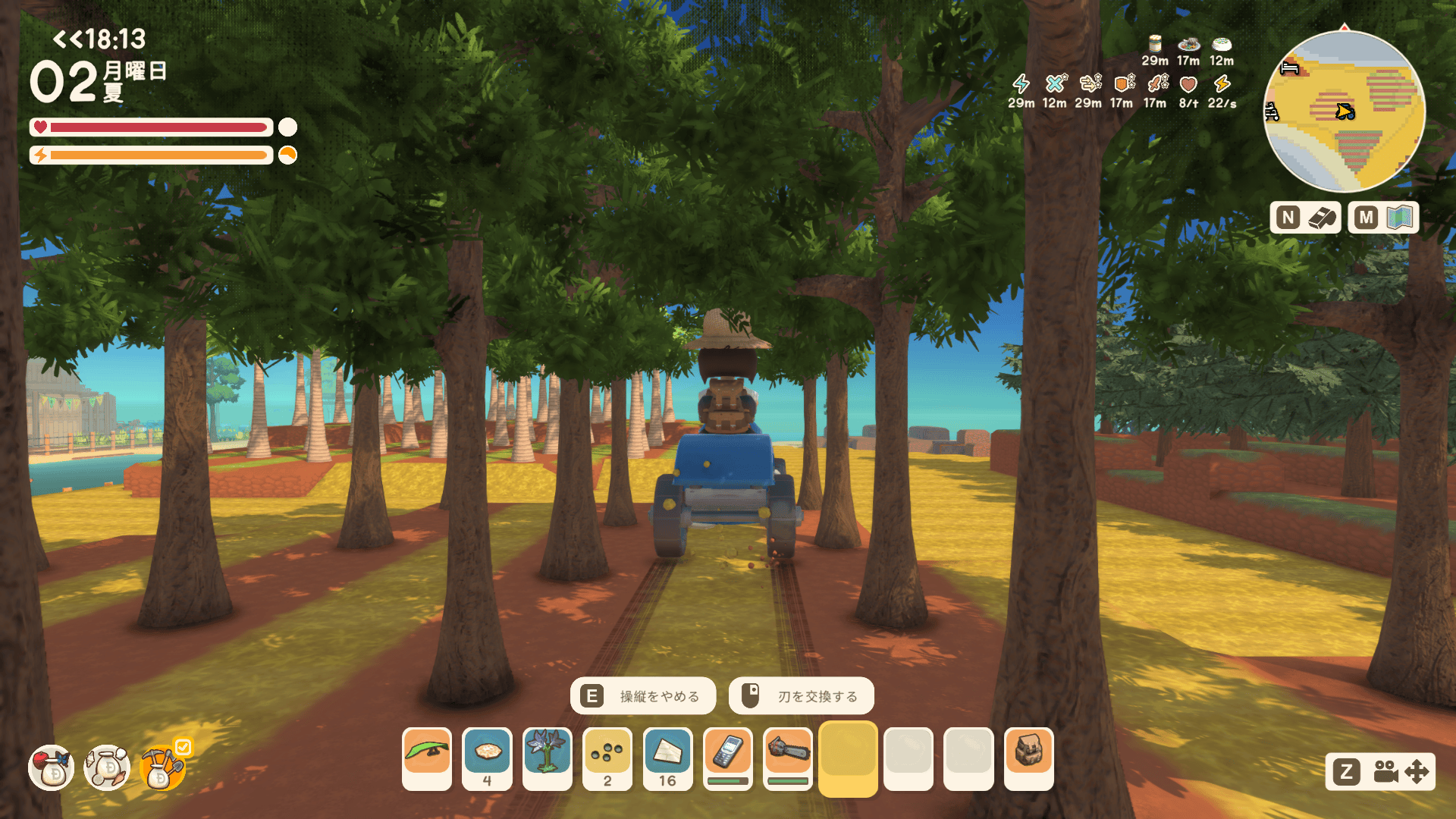Click the bed marker on the minimap
The width and height of the screenshot is (1456, 819).
pos(1289,68)
